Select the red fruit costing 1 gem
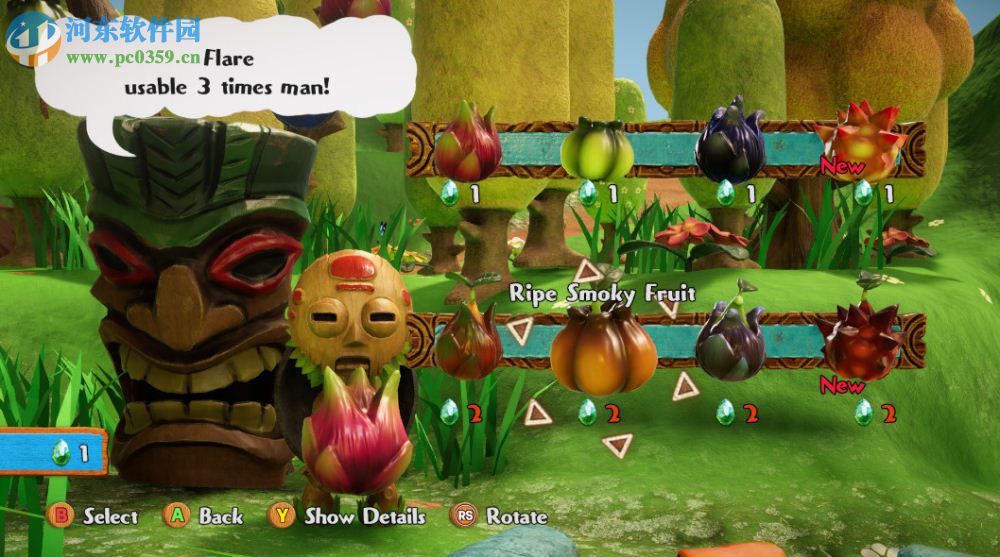The width and height of the screenshot is (1000, 557). pyautogui.click(x=467, y=145)
